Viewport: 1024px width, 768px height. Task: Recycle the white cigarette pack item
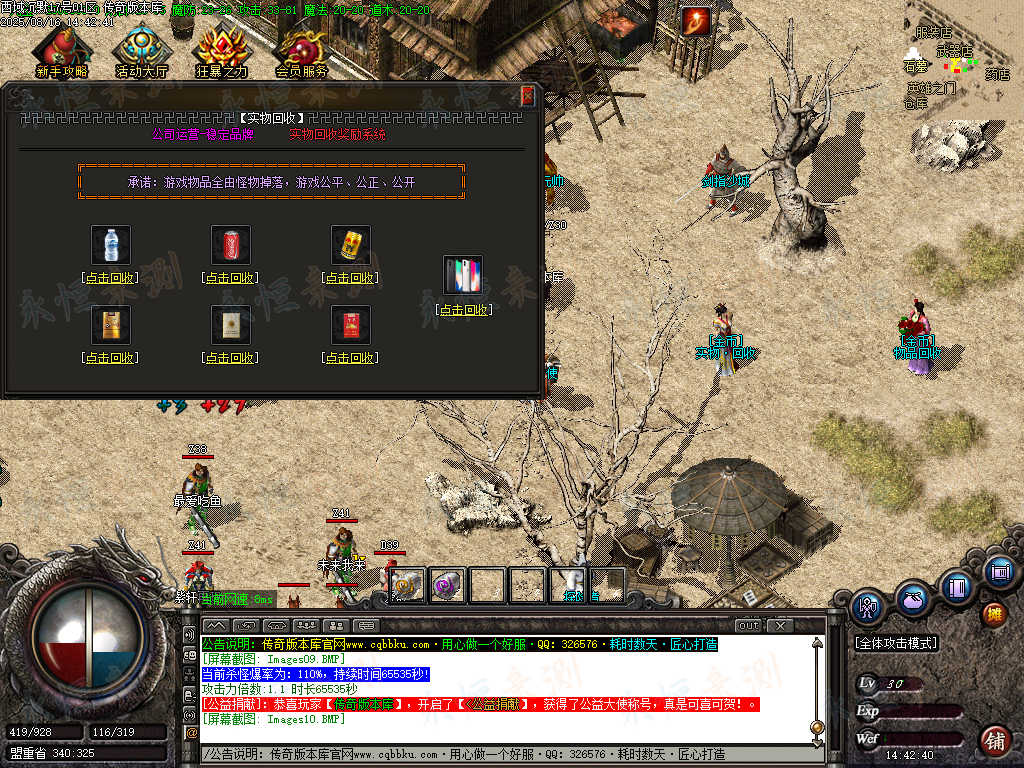[230, 358]
